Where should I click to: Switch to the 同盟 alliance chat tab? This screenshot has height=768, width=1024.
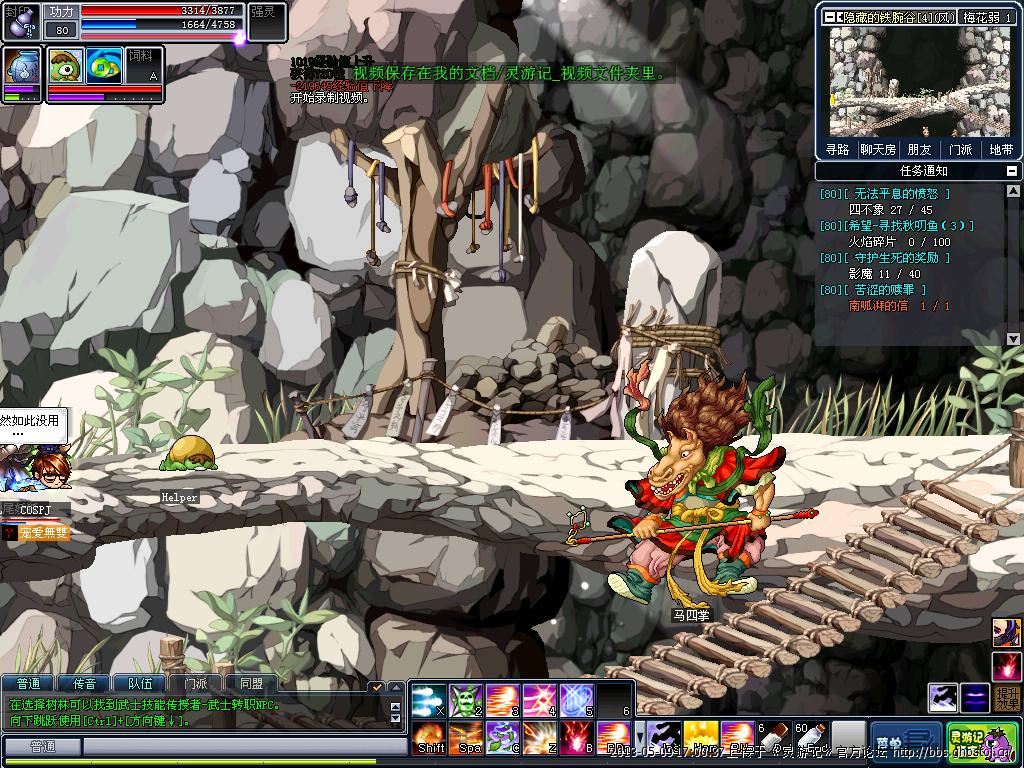(x=251, y=684)
